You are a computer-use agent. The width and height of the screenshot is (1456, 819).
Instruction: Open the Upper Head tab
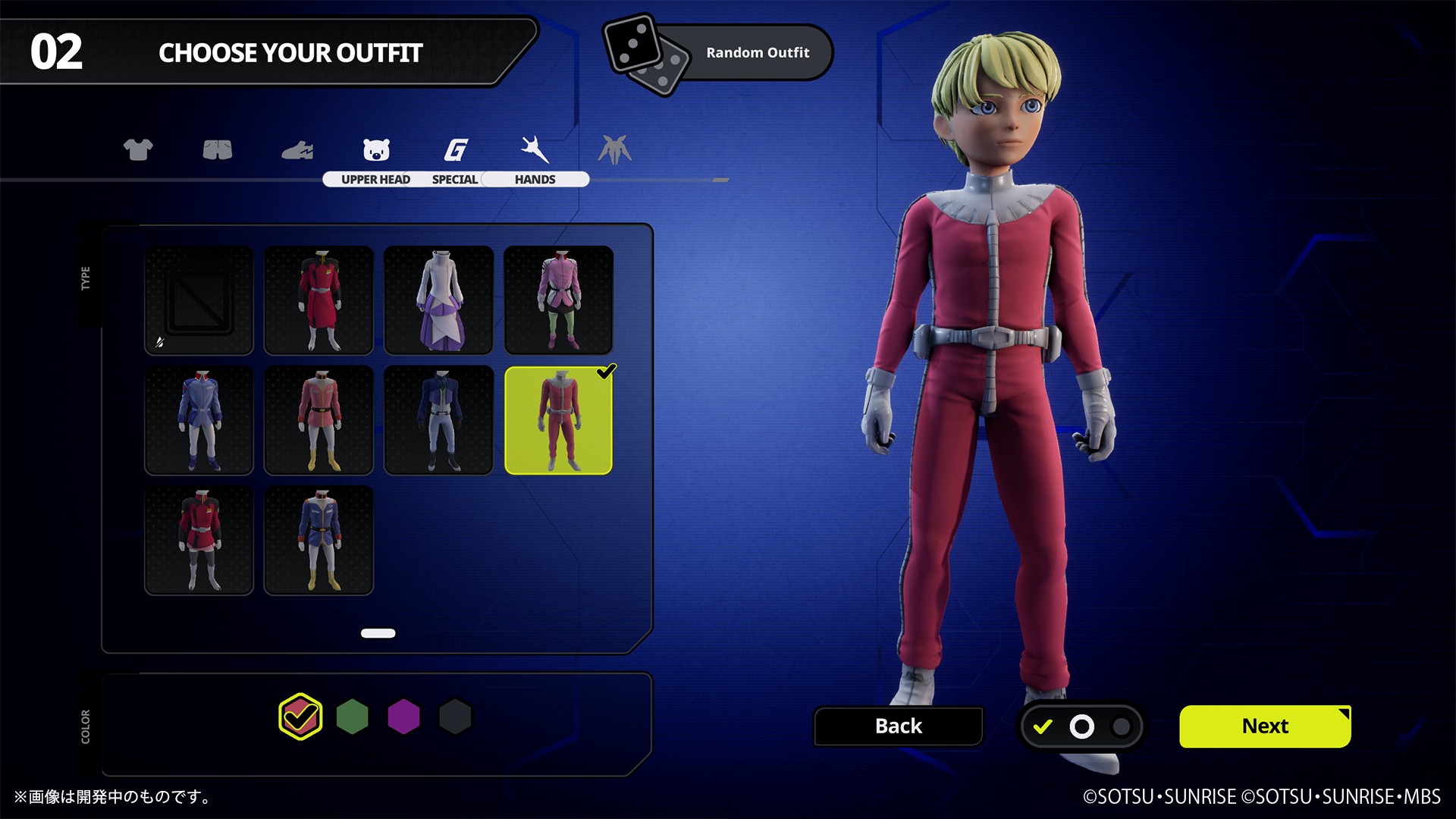[x=376, y=159]
